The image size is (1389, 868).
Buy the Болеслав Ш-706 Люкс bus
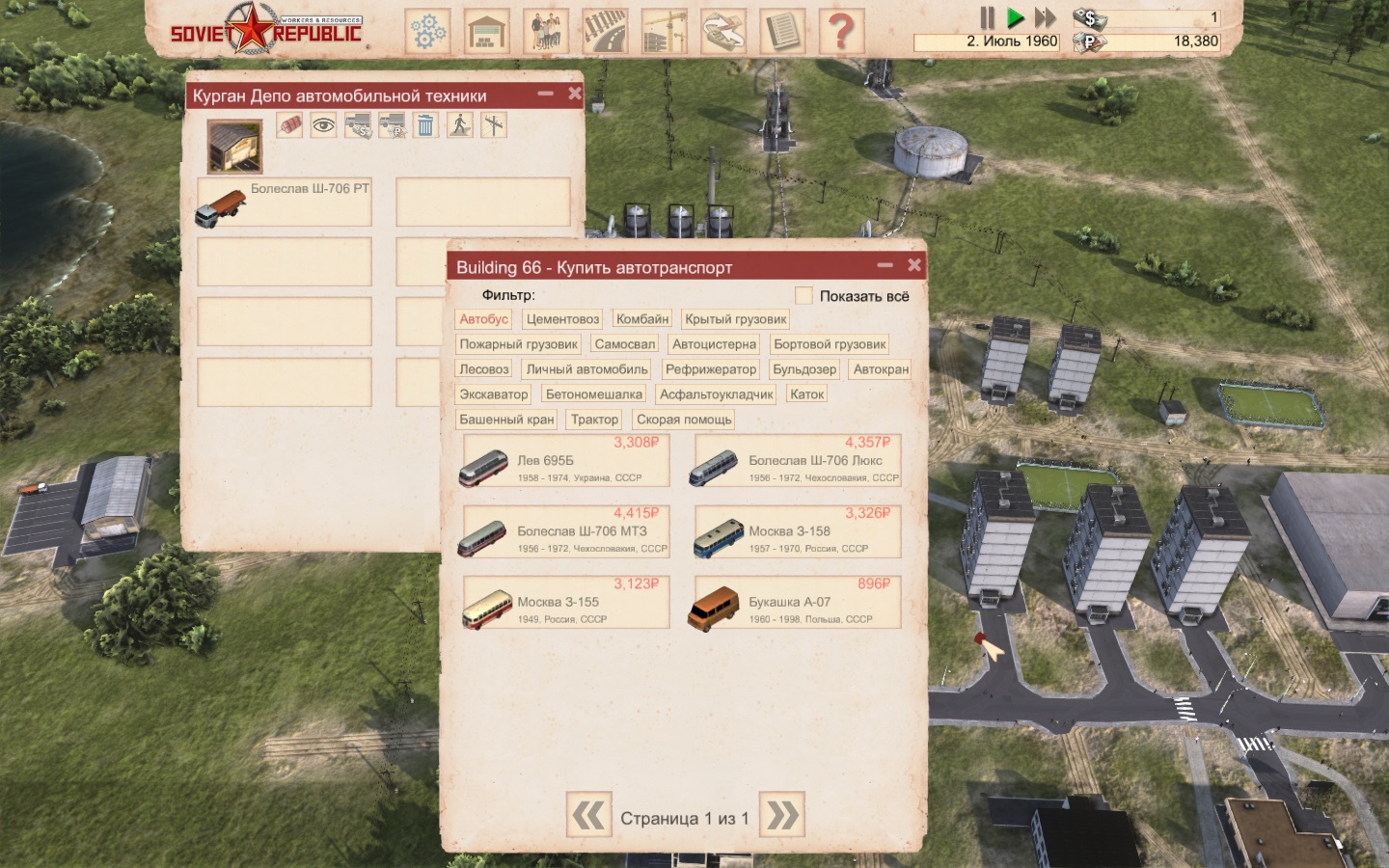click(798, 462)
